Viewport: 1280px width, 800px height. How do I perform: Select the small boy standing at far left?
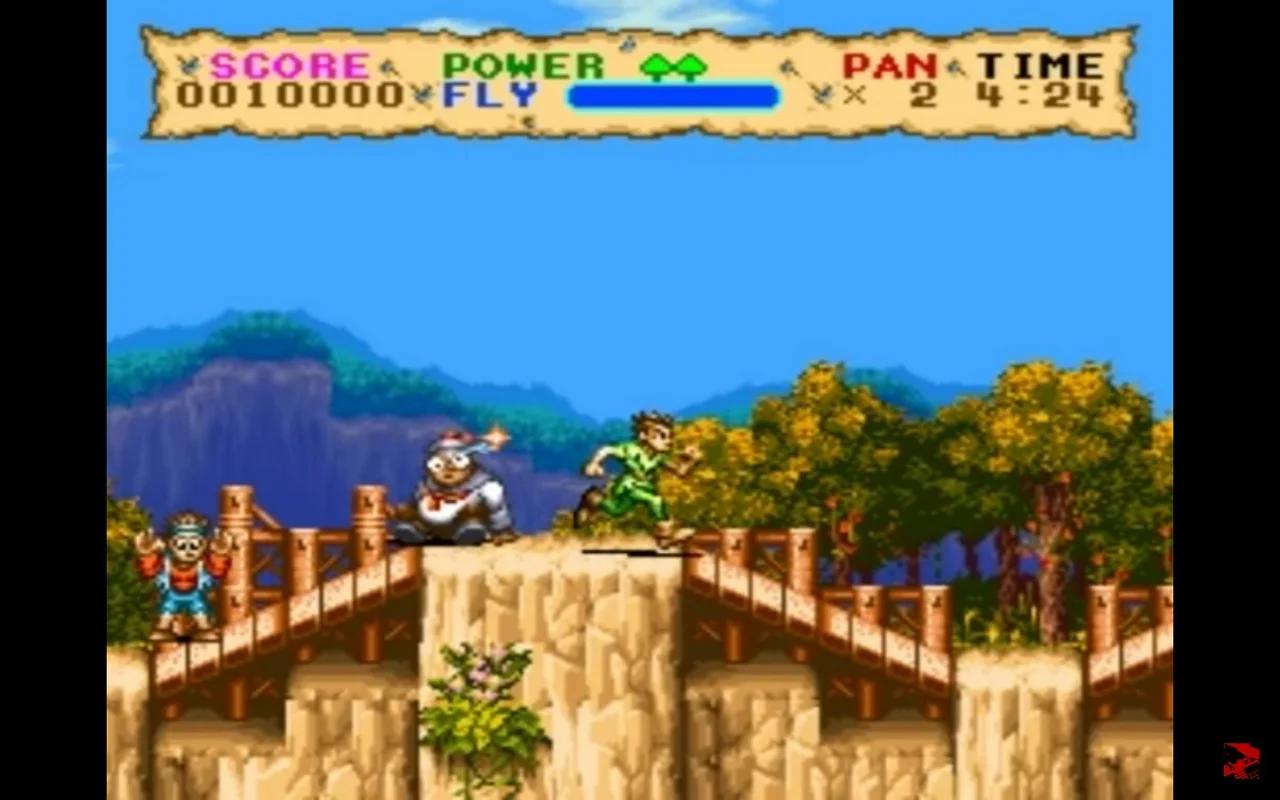pyautogui.click(x=183, y=575)
